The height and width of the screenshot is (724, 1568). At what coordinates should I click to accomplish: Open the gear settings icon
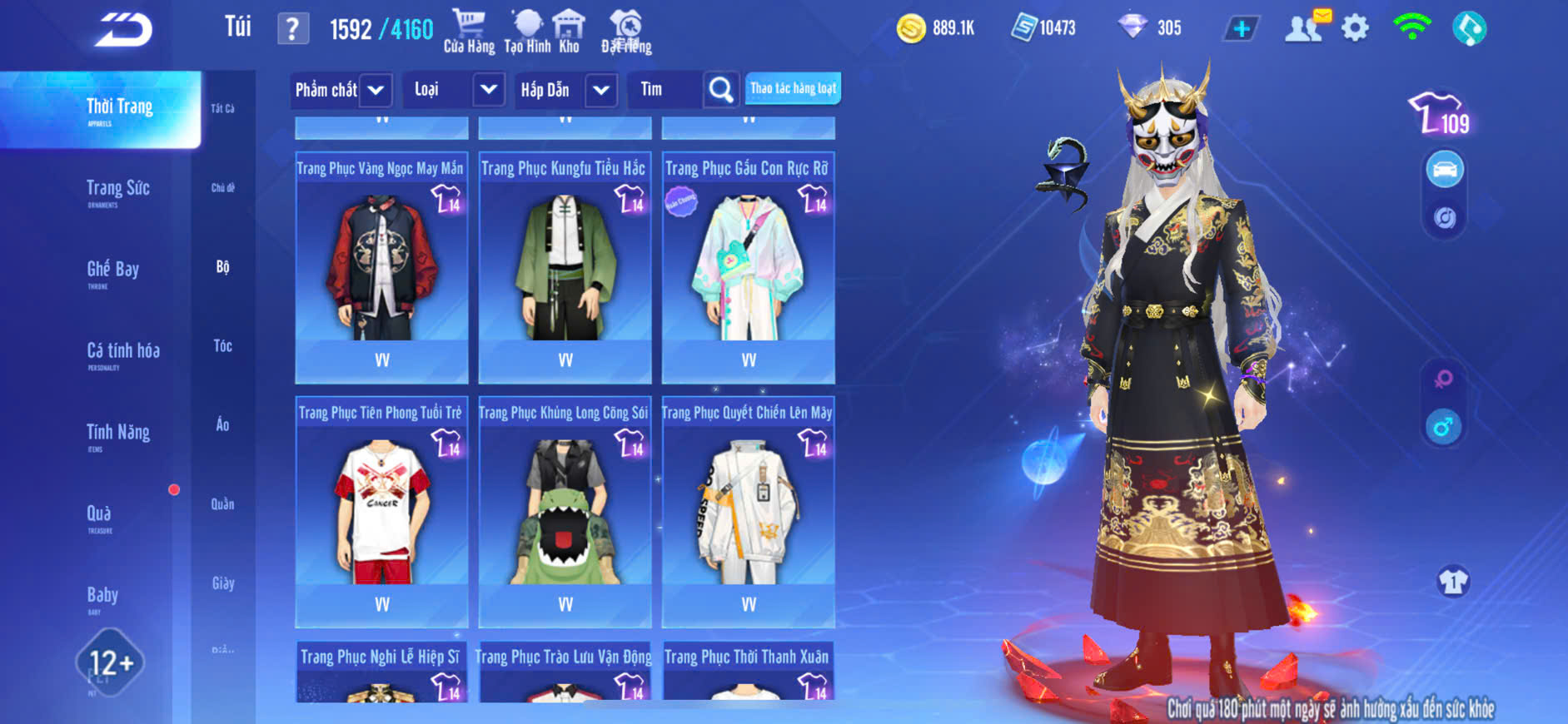1355,29
